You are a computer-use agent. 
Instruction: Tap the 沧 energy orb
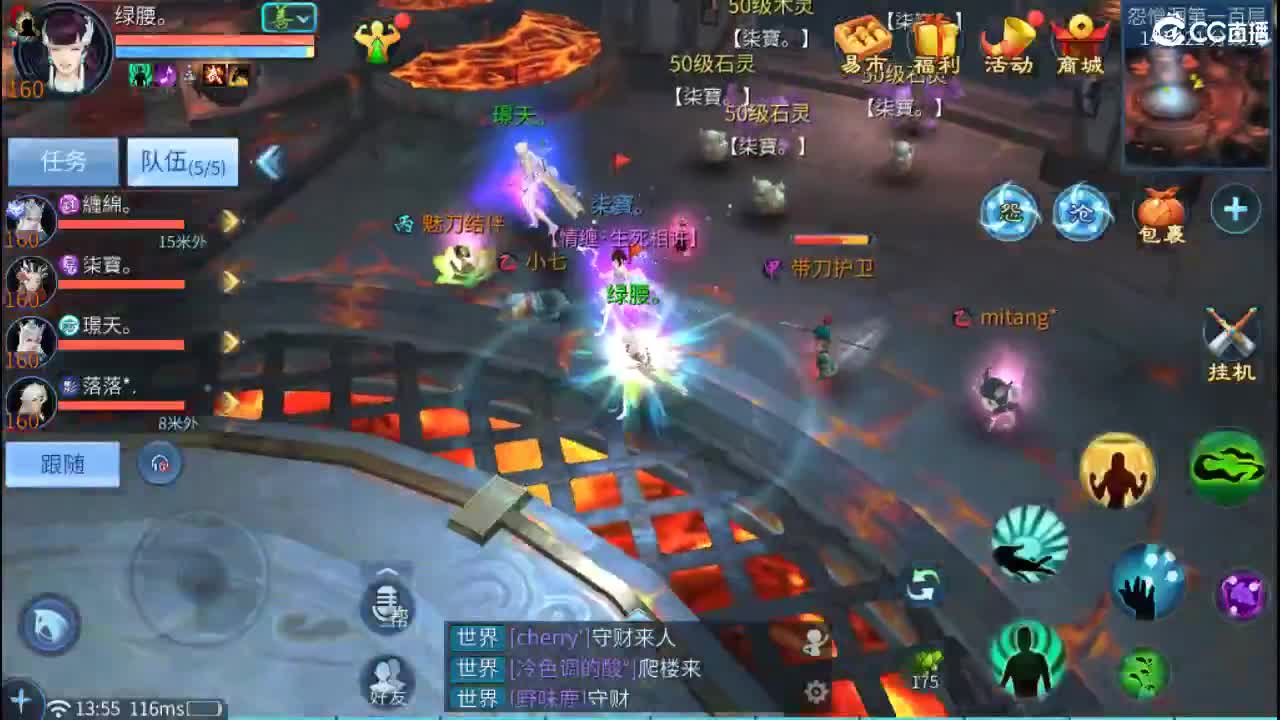[1083, 212]
